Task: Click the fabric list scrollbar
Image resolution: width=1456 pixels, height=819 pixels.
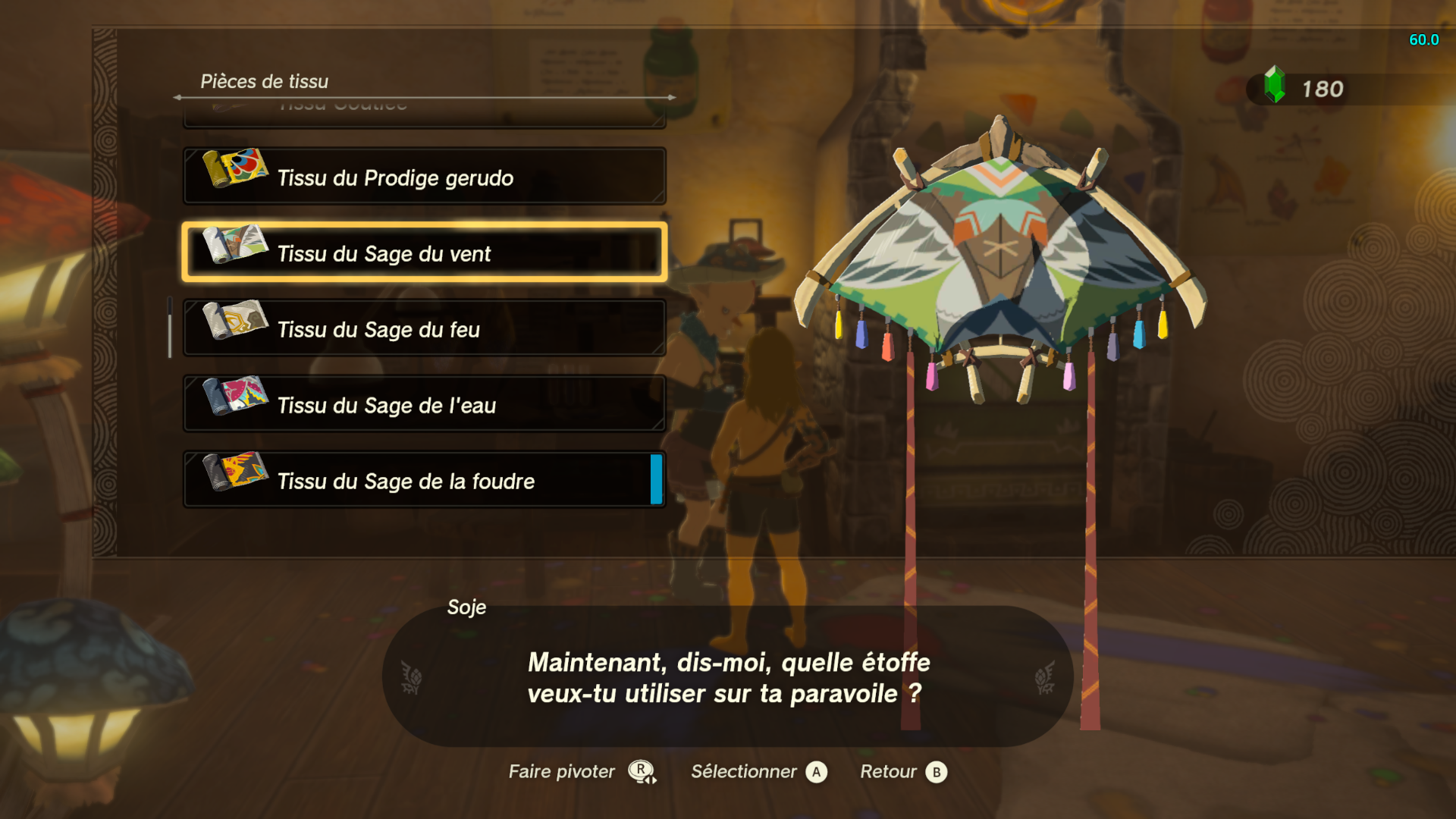Action: 170,328
